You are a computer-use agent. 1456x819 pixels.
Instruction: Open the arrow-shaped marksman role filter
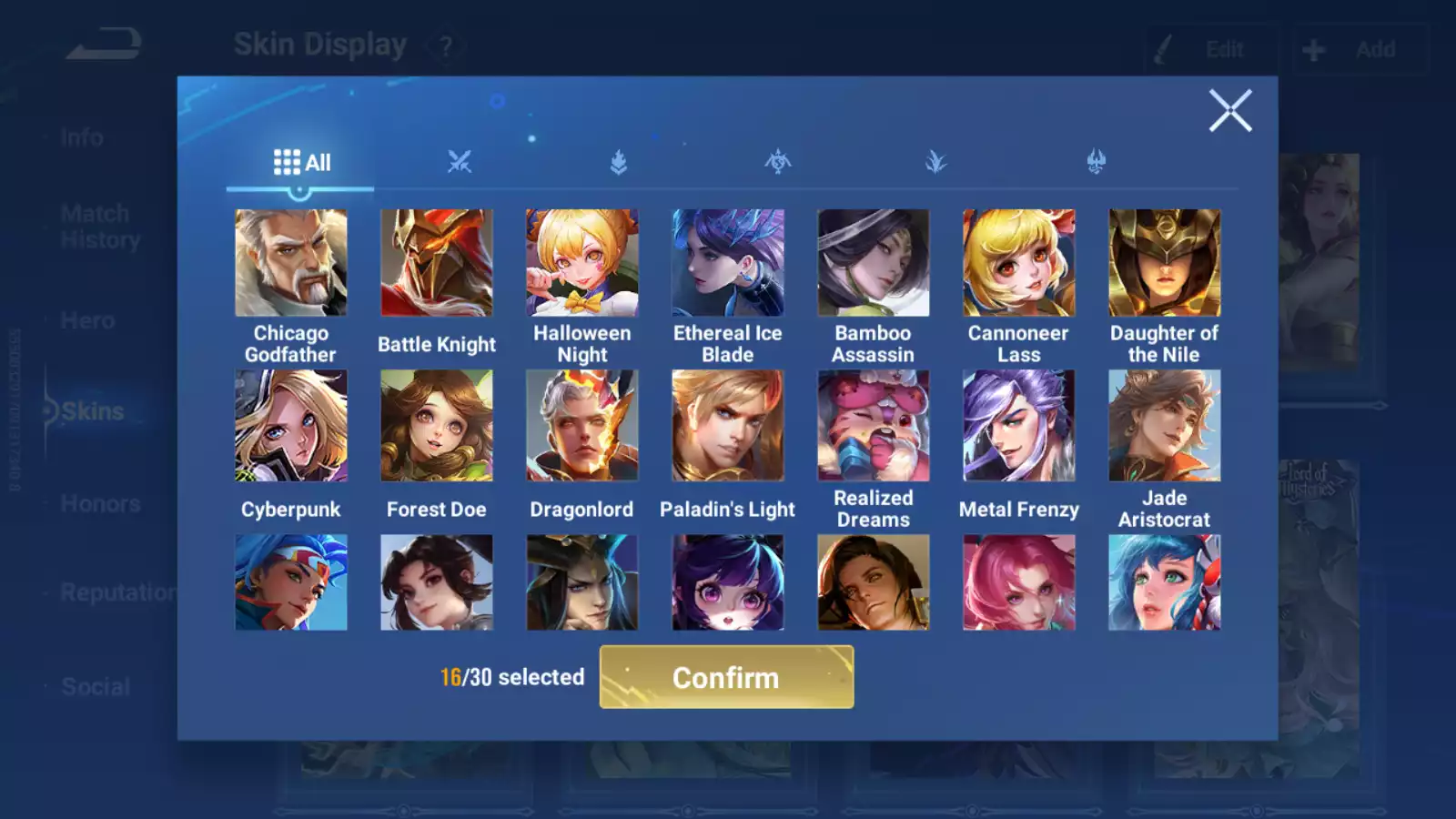click(937, 161)
